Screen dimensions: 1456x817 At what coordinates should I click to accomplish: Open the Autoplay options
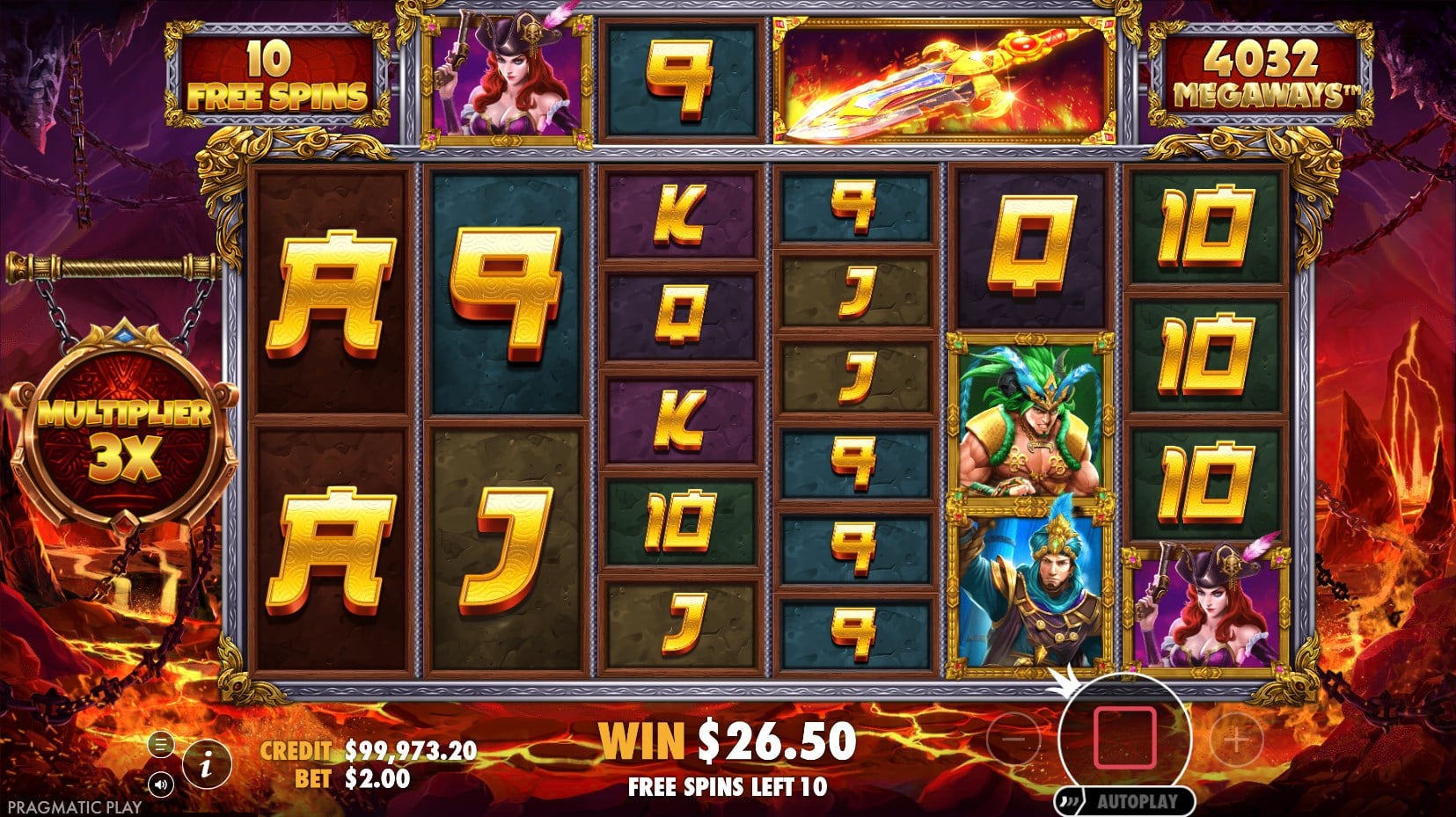tap(1126, 801)
